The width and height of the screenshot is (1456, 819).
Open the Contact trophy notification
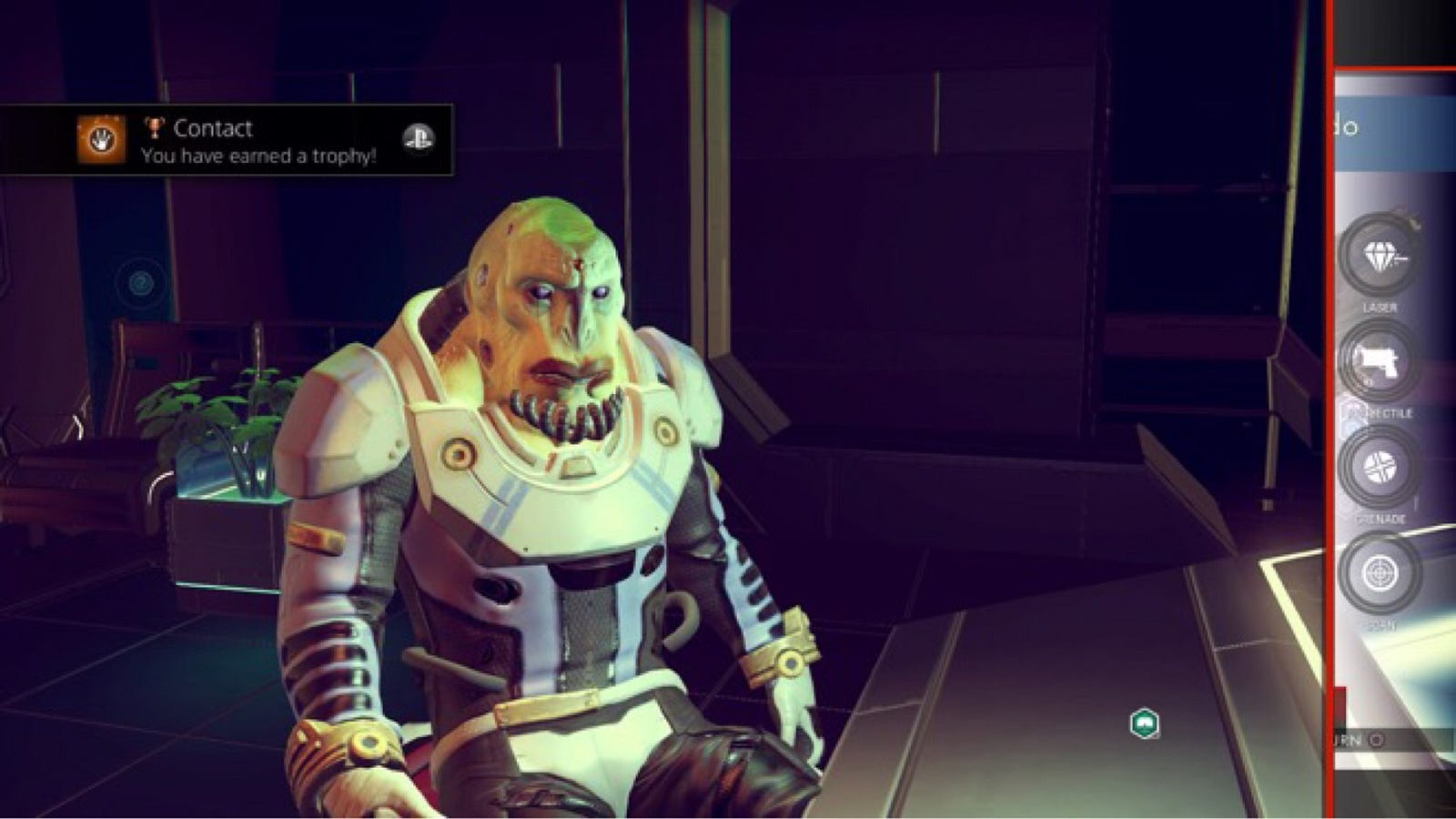coord(227,140)
